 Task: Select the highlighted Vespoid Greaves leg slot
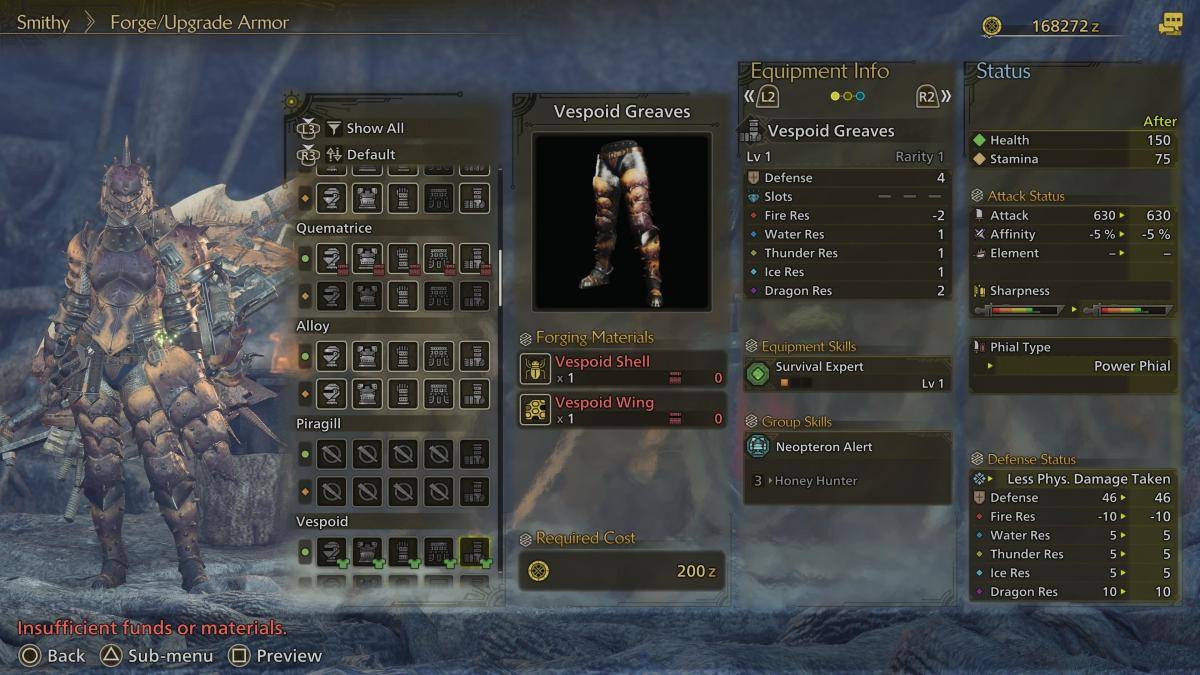pyautogui.click(x=474, y=551)
